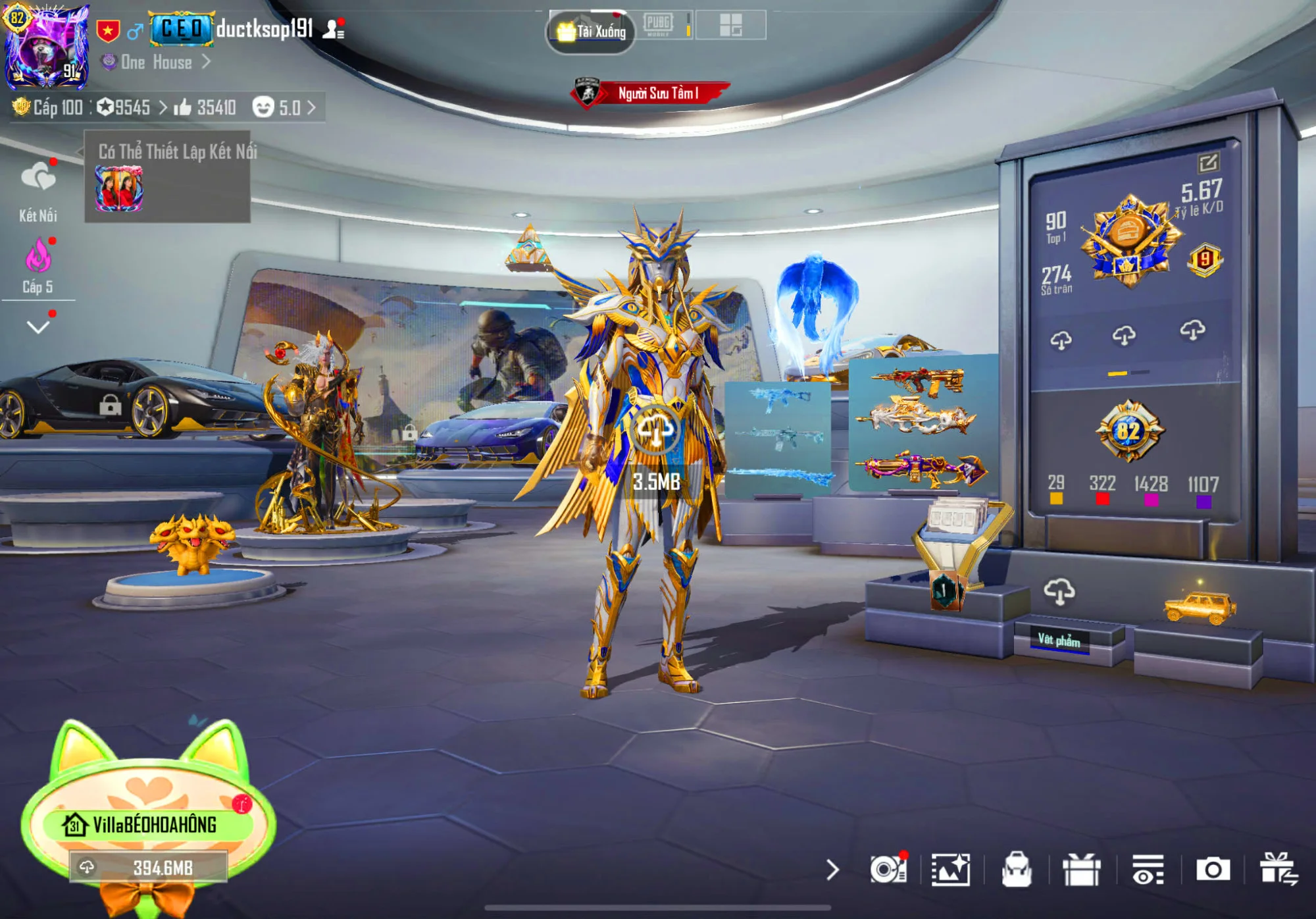
Task: Give a like with the thumbs-up icon
Action: [x=182, y=107]
